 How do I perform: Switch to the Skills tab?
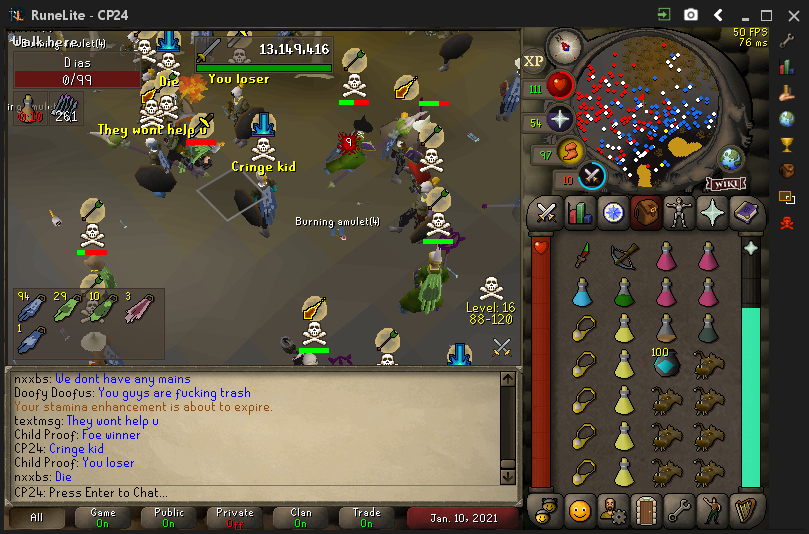579,212
